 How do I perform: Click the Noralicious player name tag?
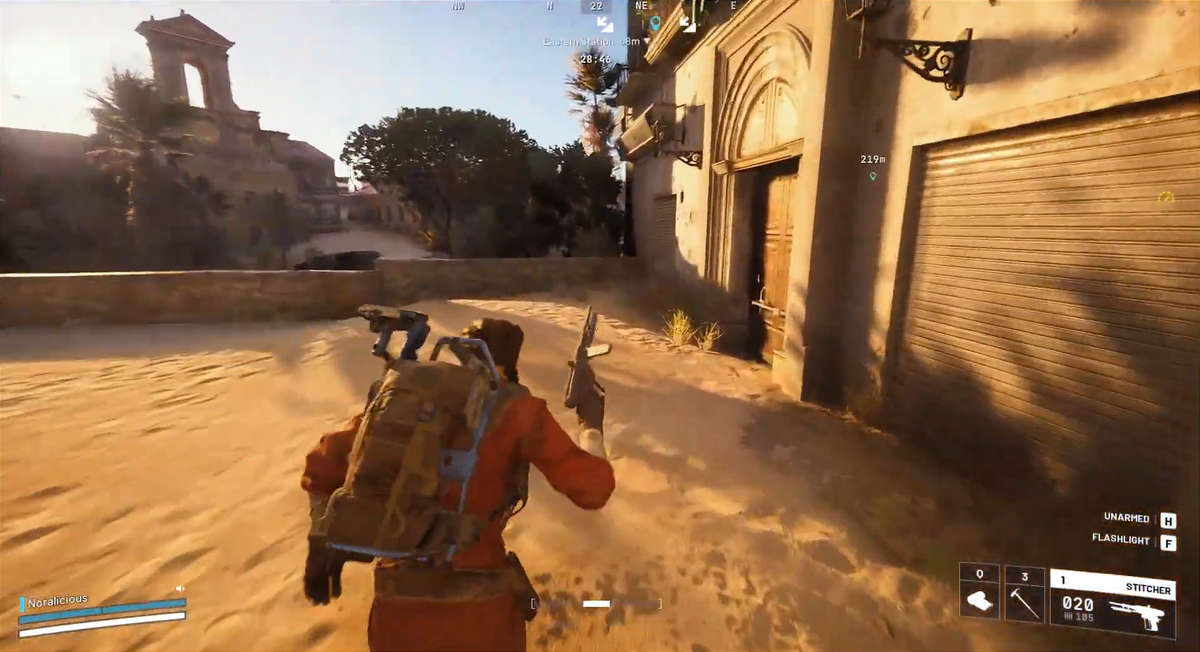tap(57, 601)
